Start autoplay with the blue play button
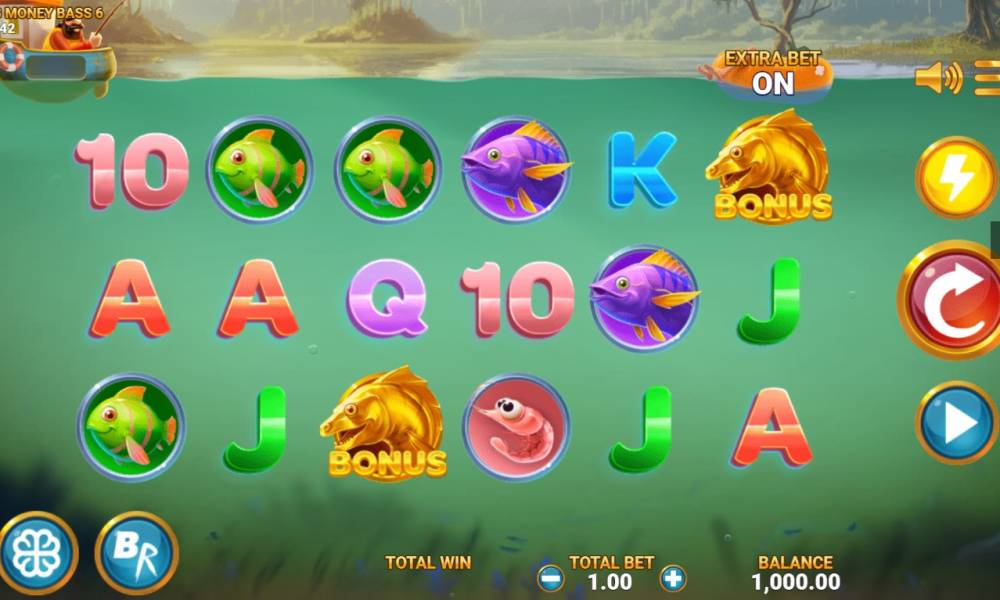 coord(957,423)
